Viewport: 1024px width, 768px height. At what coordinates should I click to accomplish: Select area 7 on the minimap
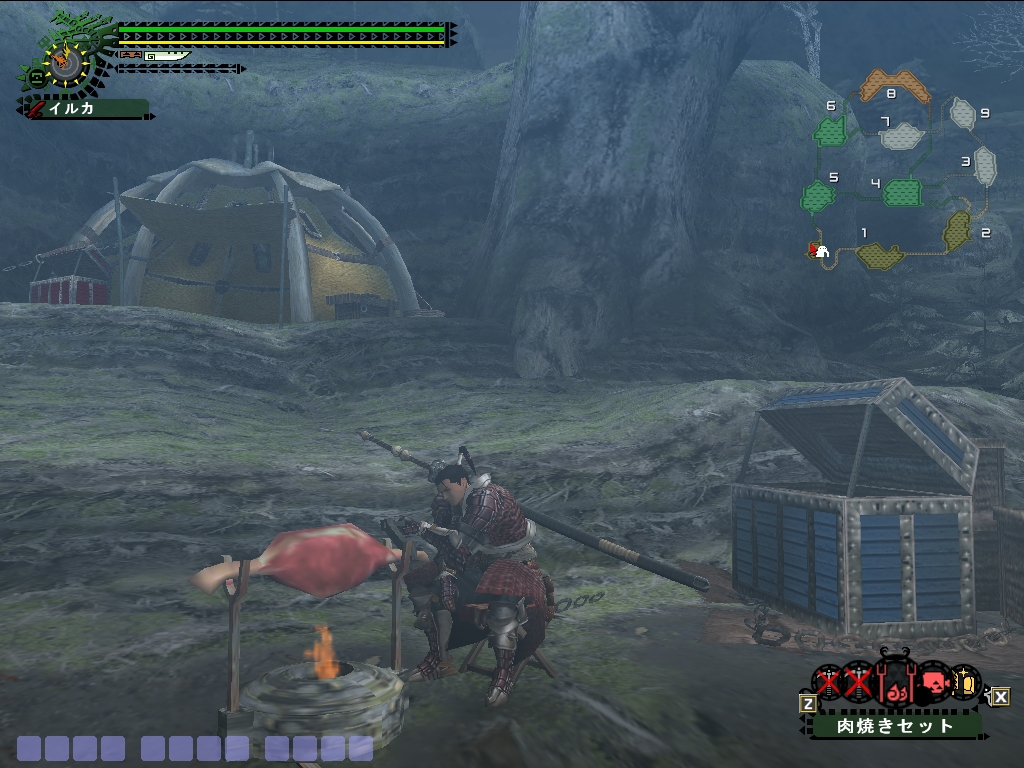click(x=905, y=134)
